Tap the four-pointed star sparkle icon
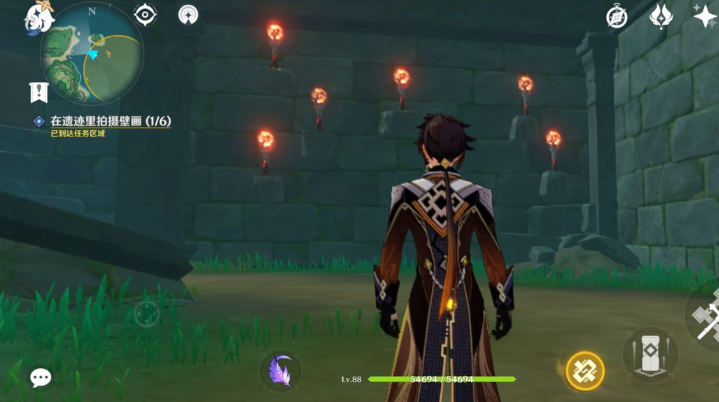 click(704, 16)
